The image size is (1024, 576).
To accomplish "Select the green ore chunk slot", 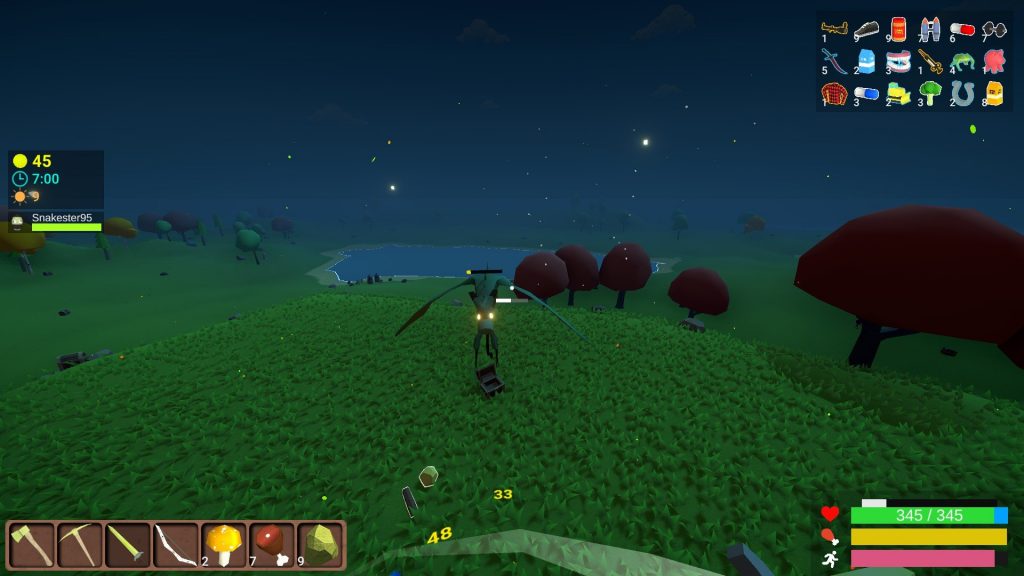I will (320, 545).
